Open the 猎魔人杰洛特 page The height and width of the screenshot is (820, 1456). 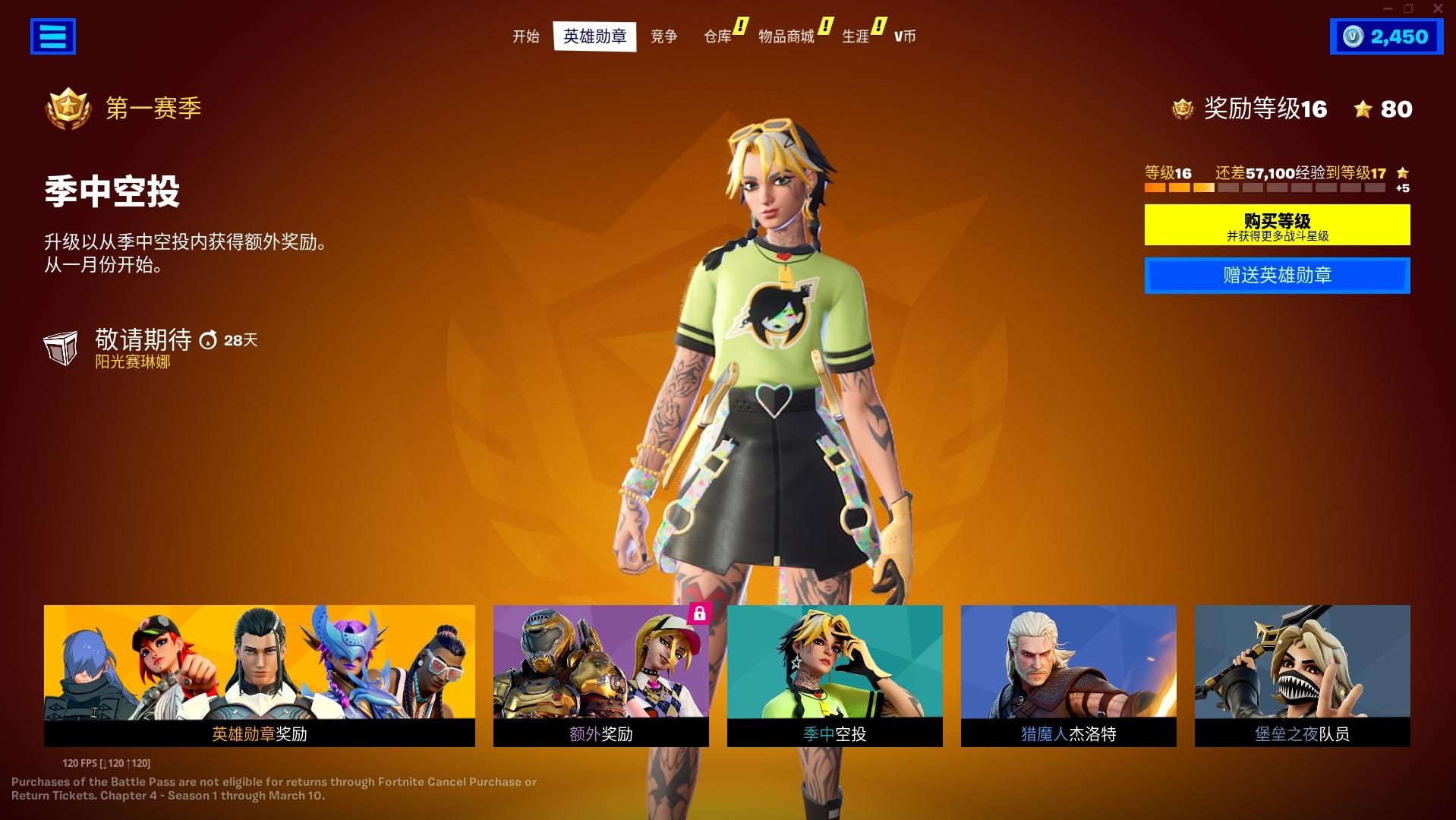point(1067,676)
